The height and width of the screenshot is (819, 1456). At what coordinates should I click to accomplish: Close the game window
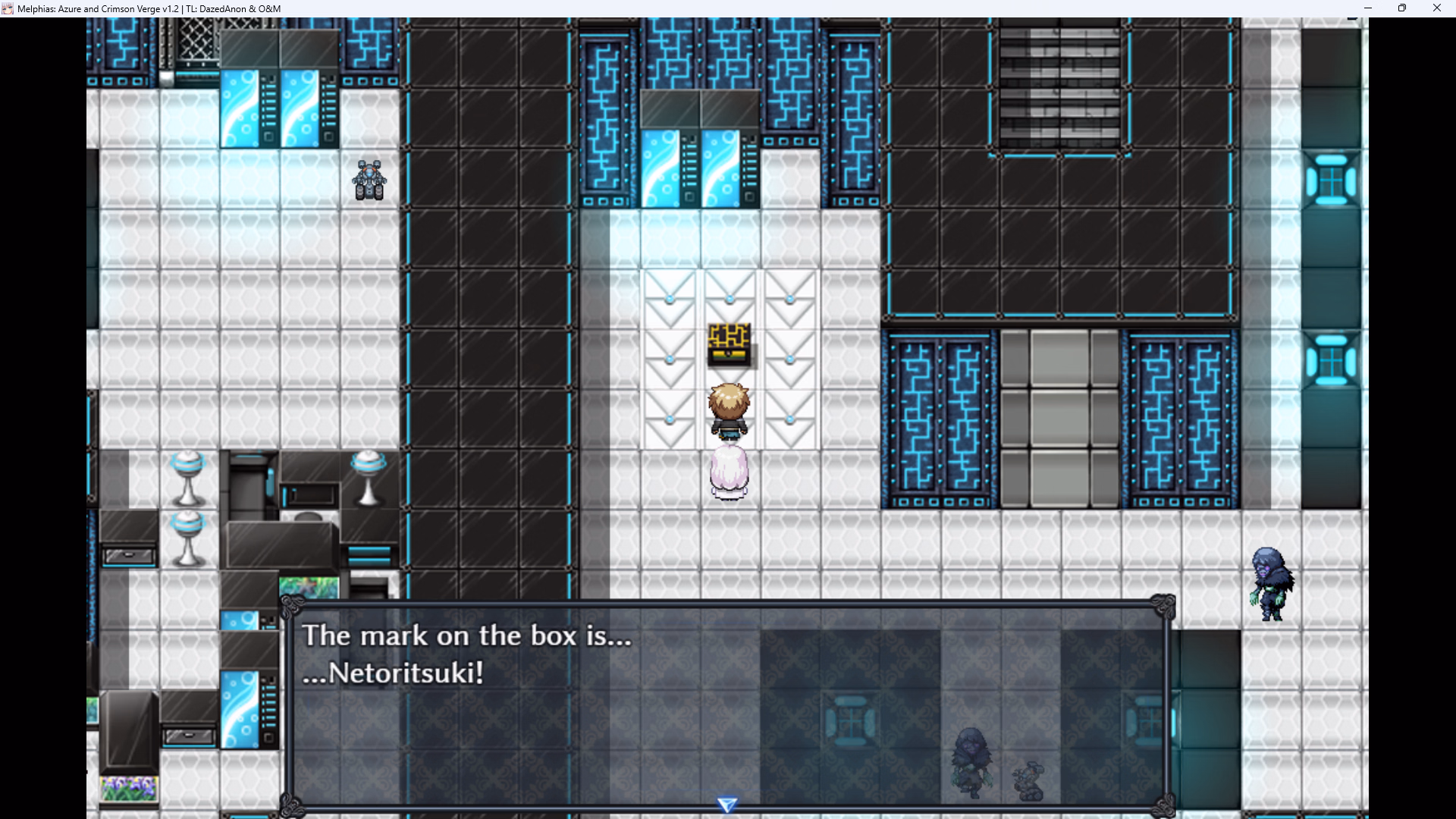1436,8
